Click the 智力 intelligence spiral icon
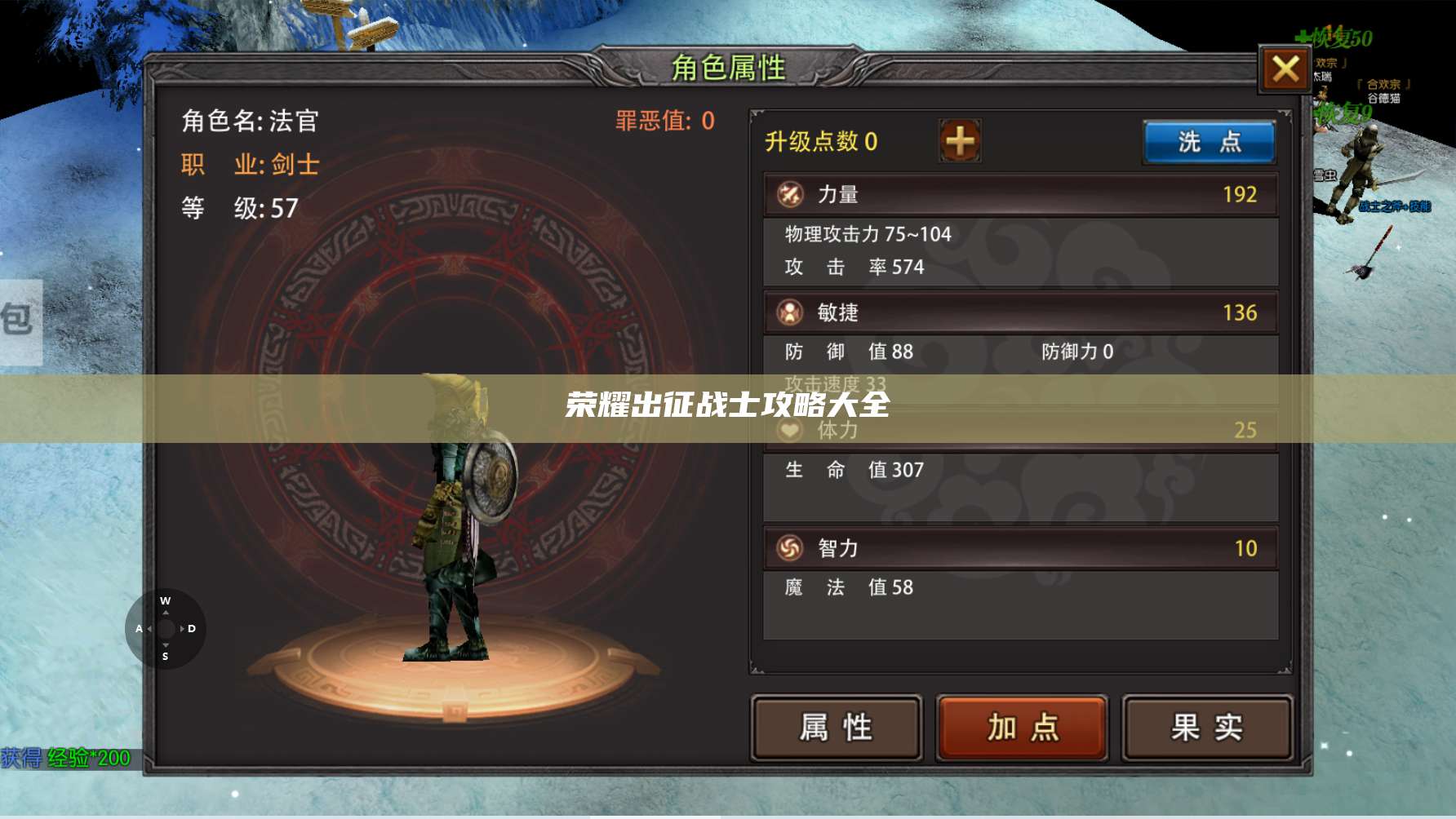This screenshot has width=1456, height=819. (x=790, y=548)
